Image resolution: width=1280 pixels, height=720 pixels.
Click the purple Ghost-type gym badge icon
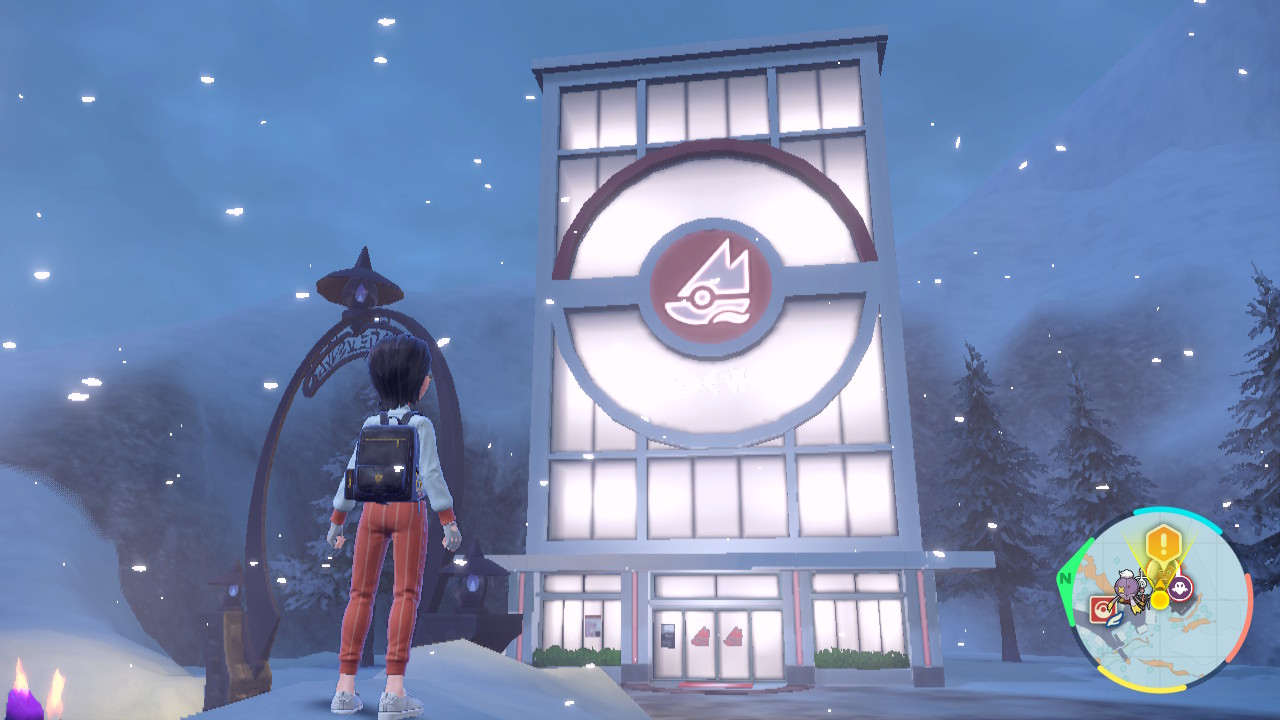tap(1181, 588)
